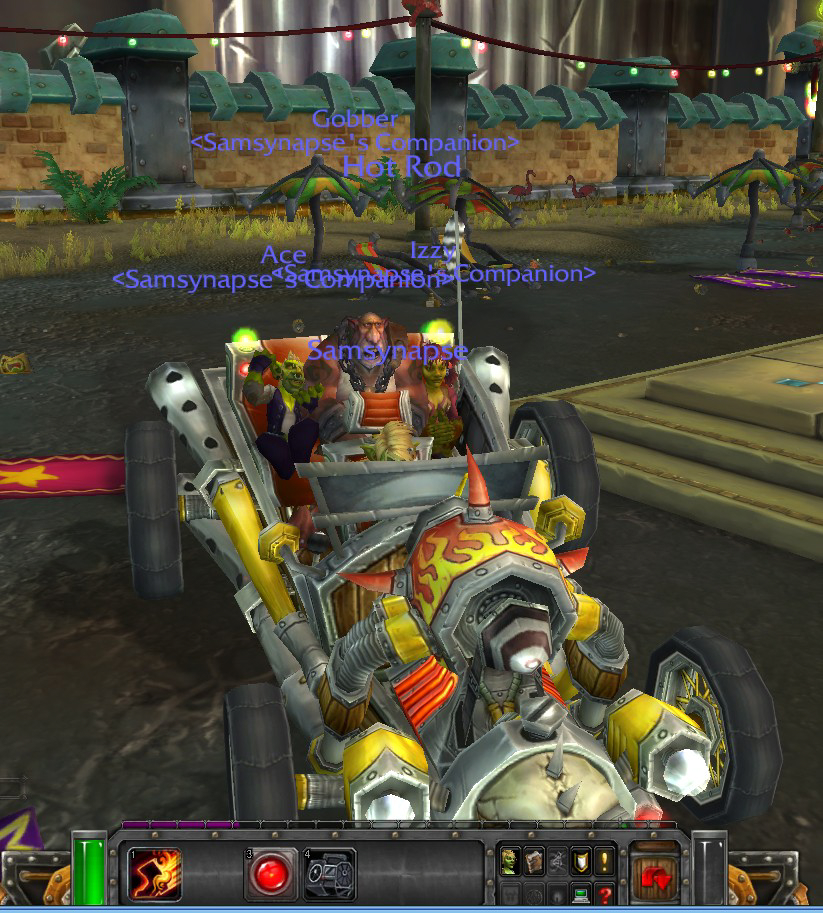823x913 pixels.
Task: Open the red question mark help
Action: [605, 893]
